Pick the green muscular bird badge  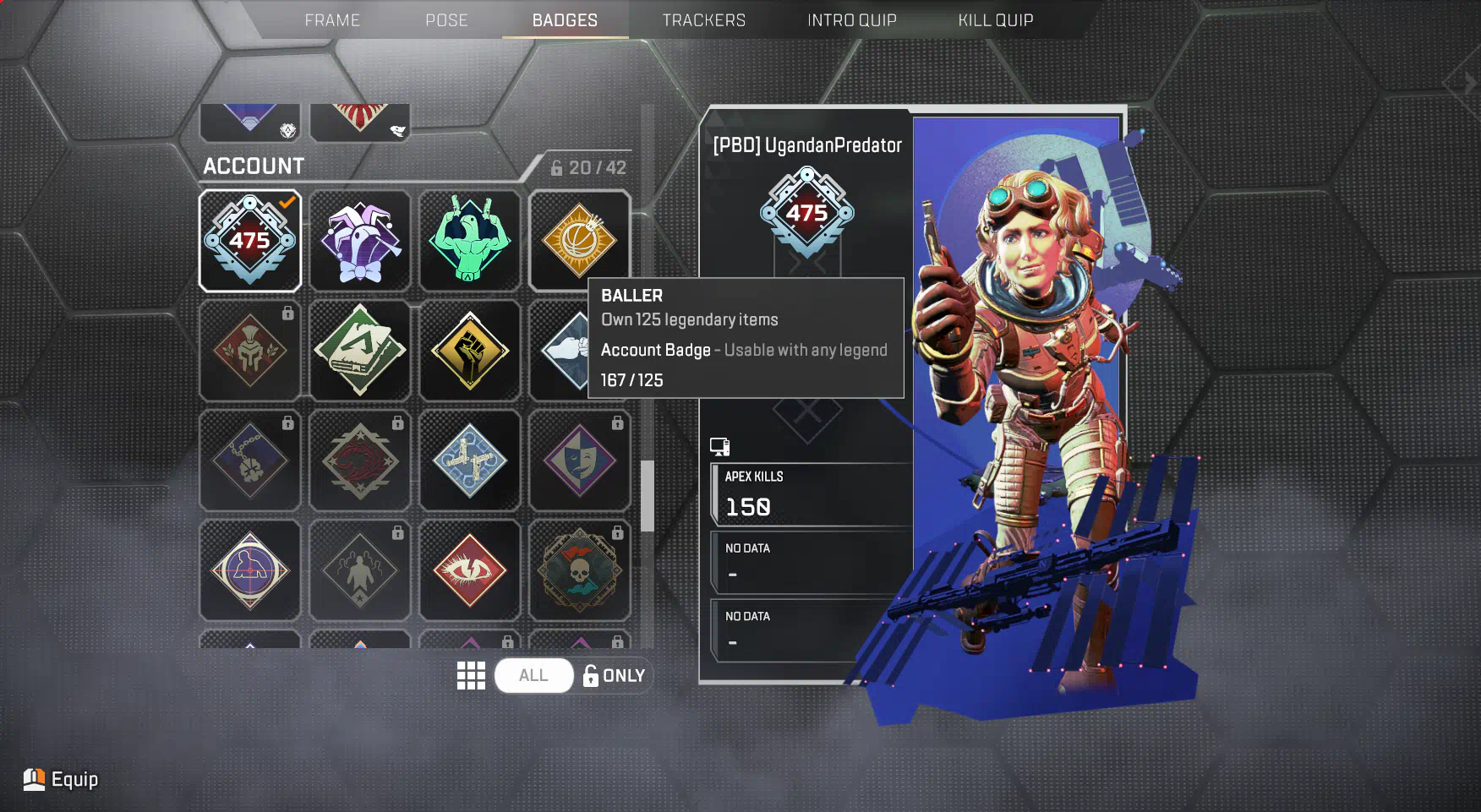coord(470,241)
